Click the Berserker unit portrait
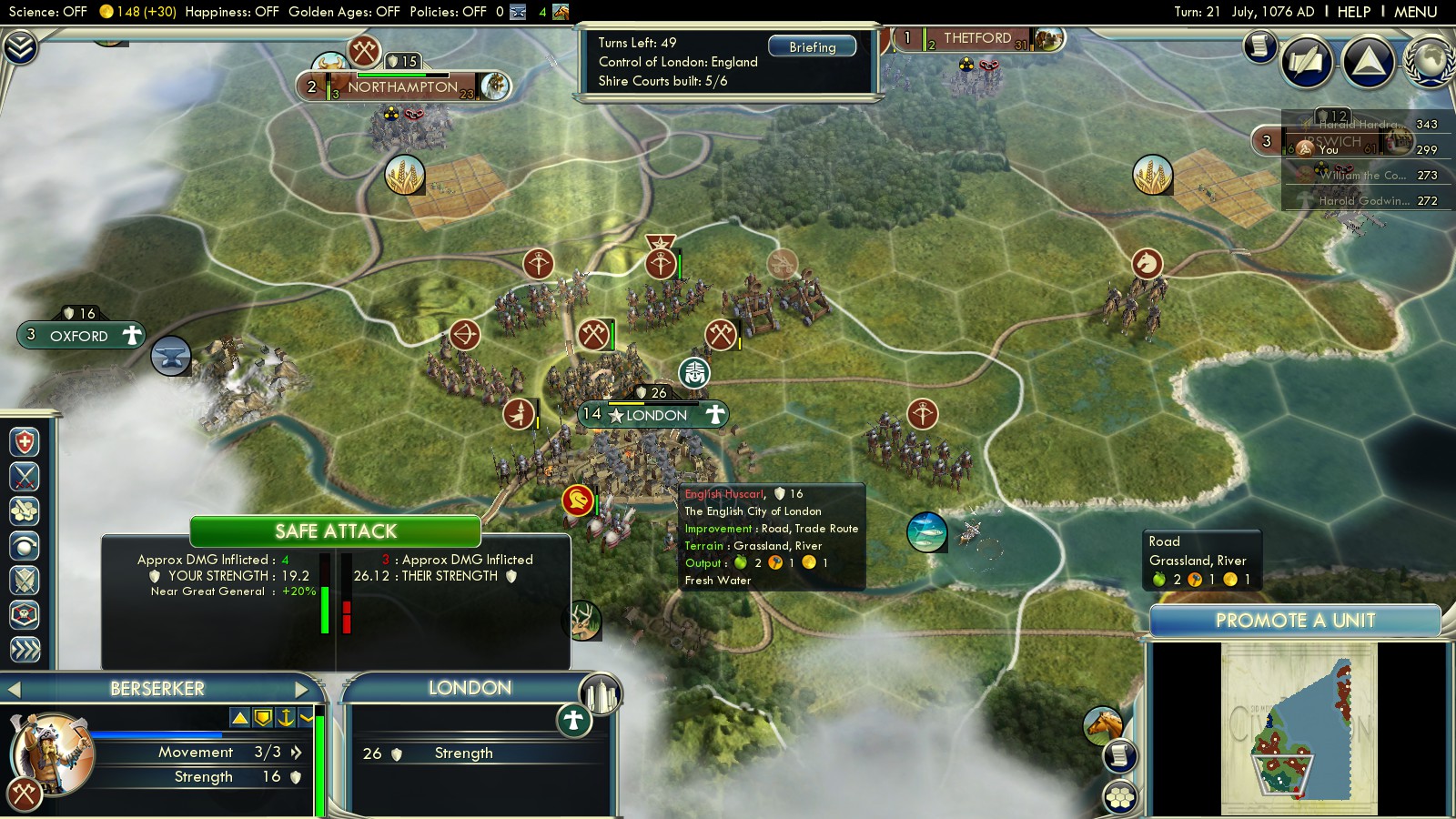The height and width of the screenshot is (819, 1456). [x=50, y=754]
